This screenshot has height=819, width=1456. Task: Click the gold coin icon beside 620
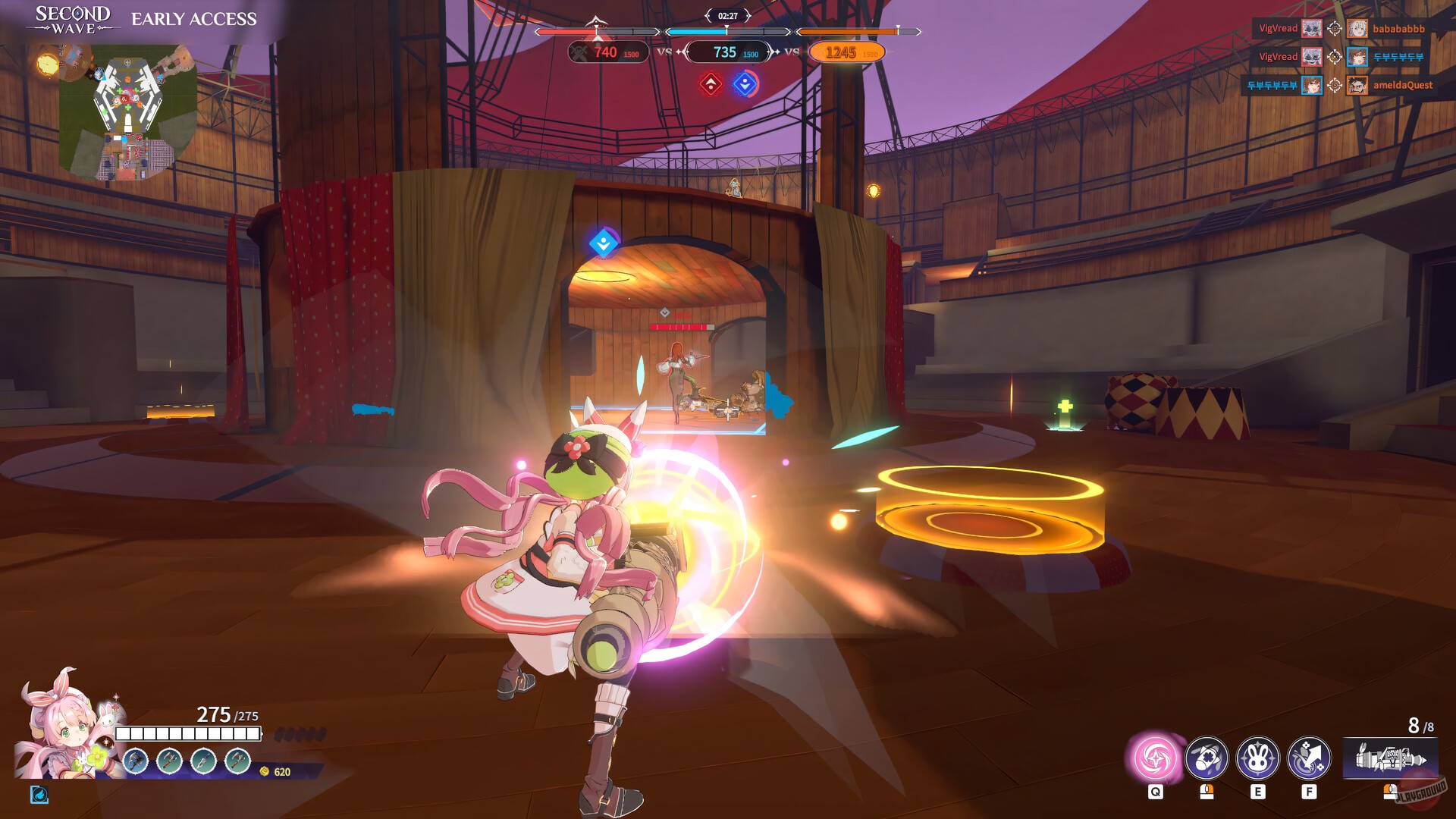click(265, 770)
